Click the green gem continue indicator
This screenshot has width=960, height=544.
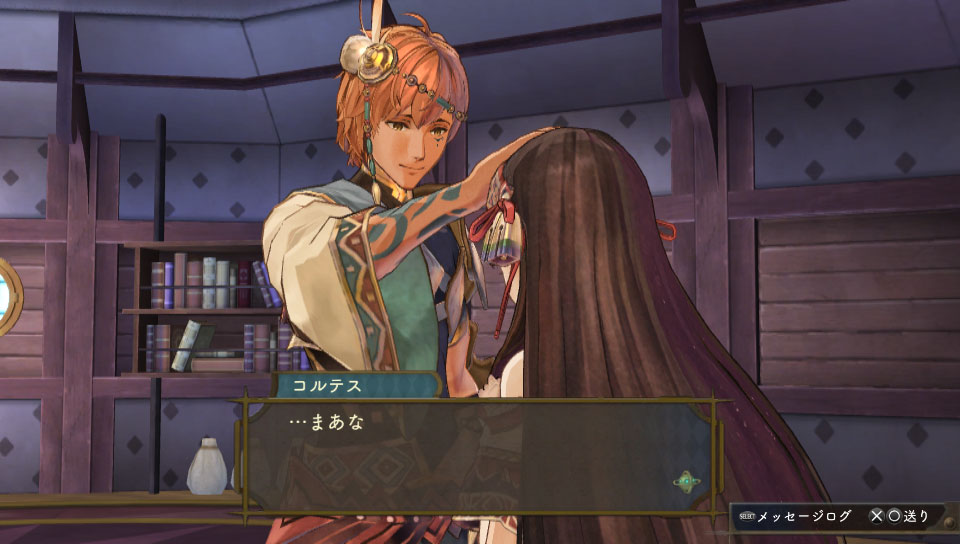tap(687, 482)
